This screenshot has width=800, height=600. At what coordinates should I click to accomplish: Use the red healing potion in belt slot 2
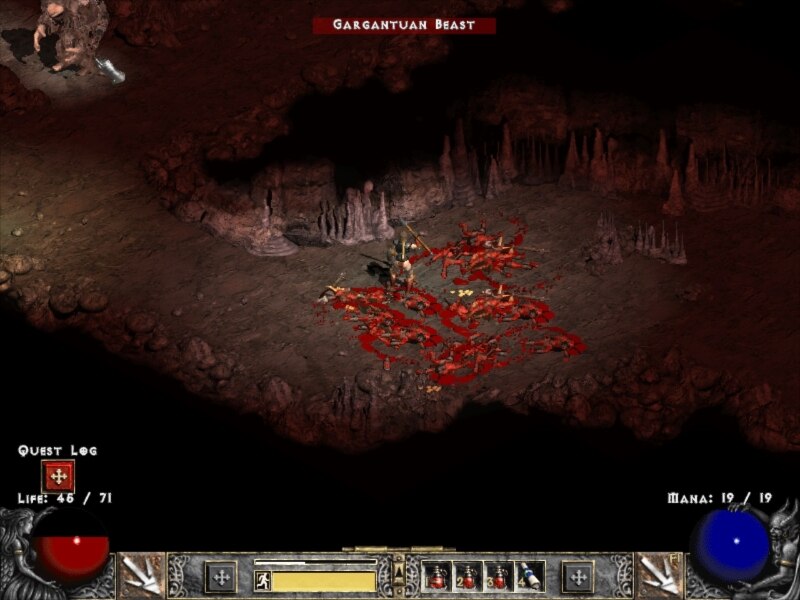click(x=467, y=577)
